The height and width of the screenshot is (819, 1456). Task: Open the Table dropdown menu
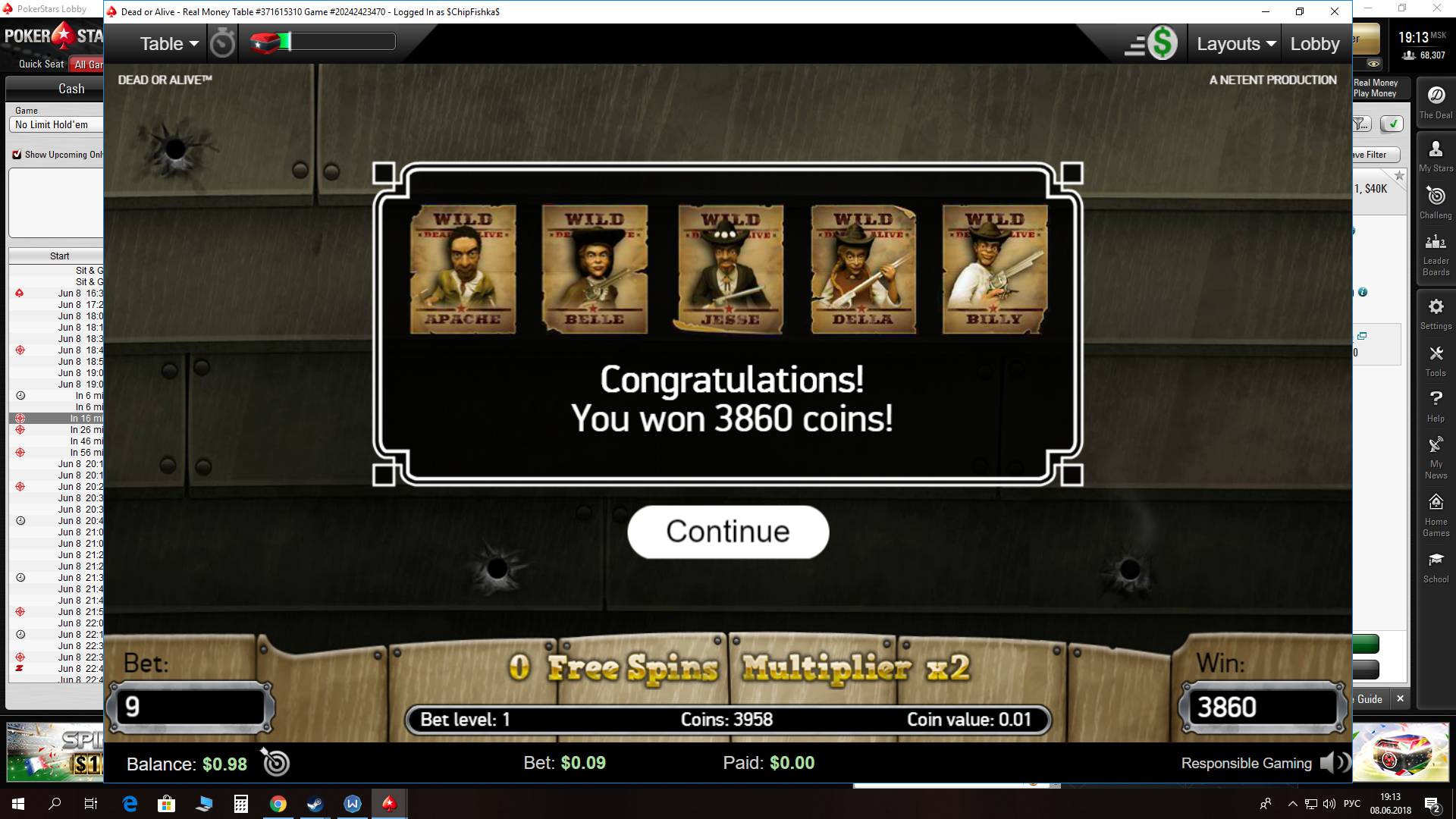pyautogui.click(x=169, y=44)
